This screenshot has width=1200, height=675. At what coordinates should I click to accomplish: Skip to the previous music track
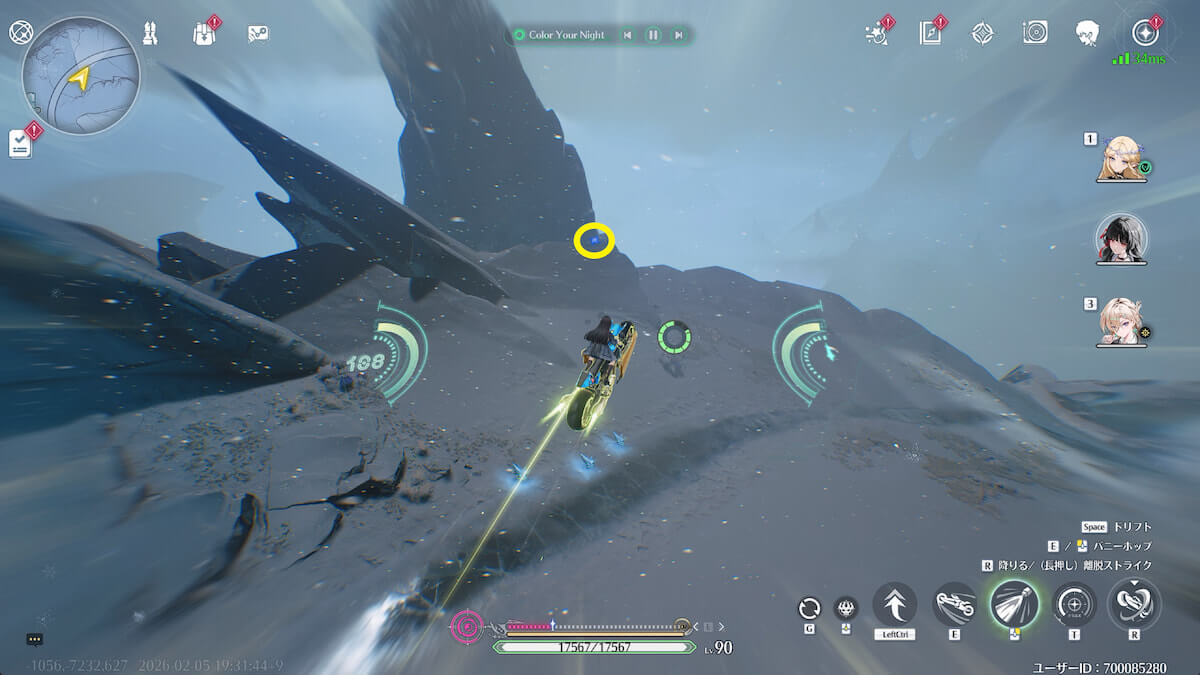click(627, 35)
